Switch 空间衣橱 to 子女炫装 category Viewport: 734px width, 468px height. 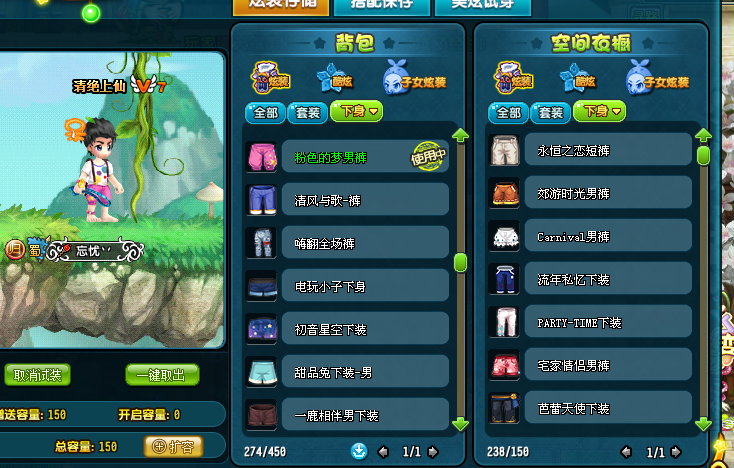(x=658, y=77)
